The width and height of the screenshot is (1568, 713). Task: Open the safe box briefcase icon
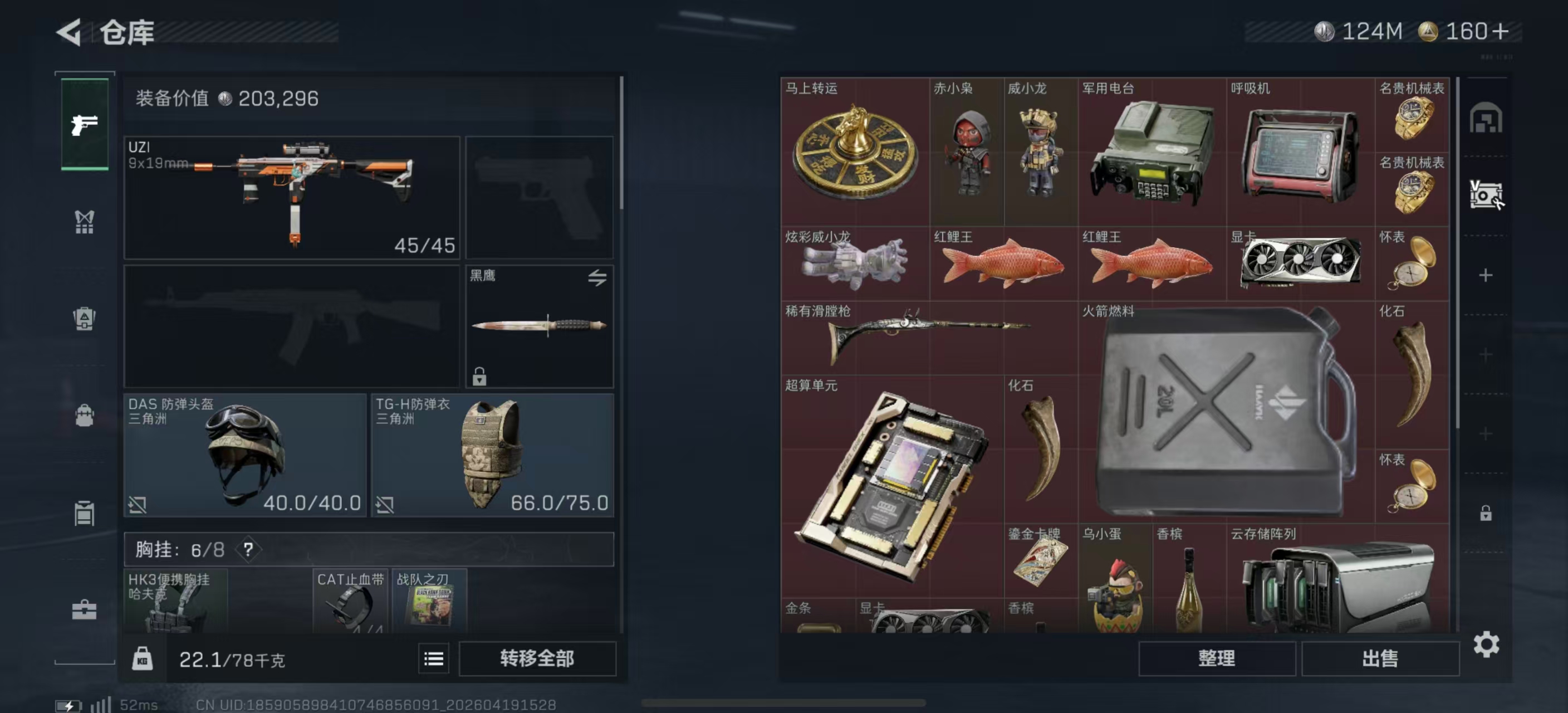click(x=84, y=609)
